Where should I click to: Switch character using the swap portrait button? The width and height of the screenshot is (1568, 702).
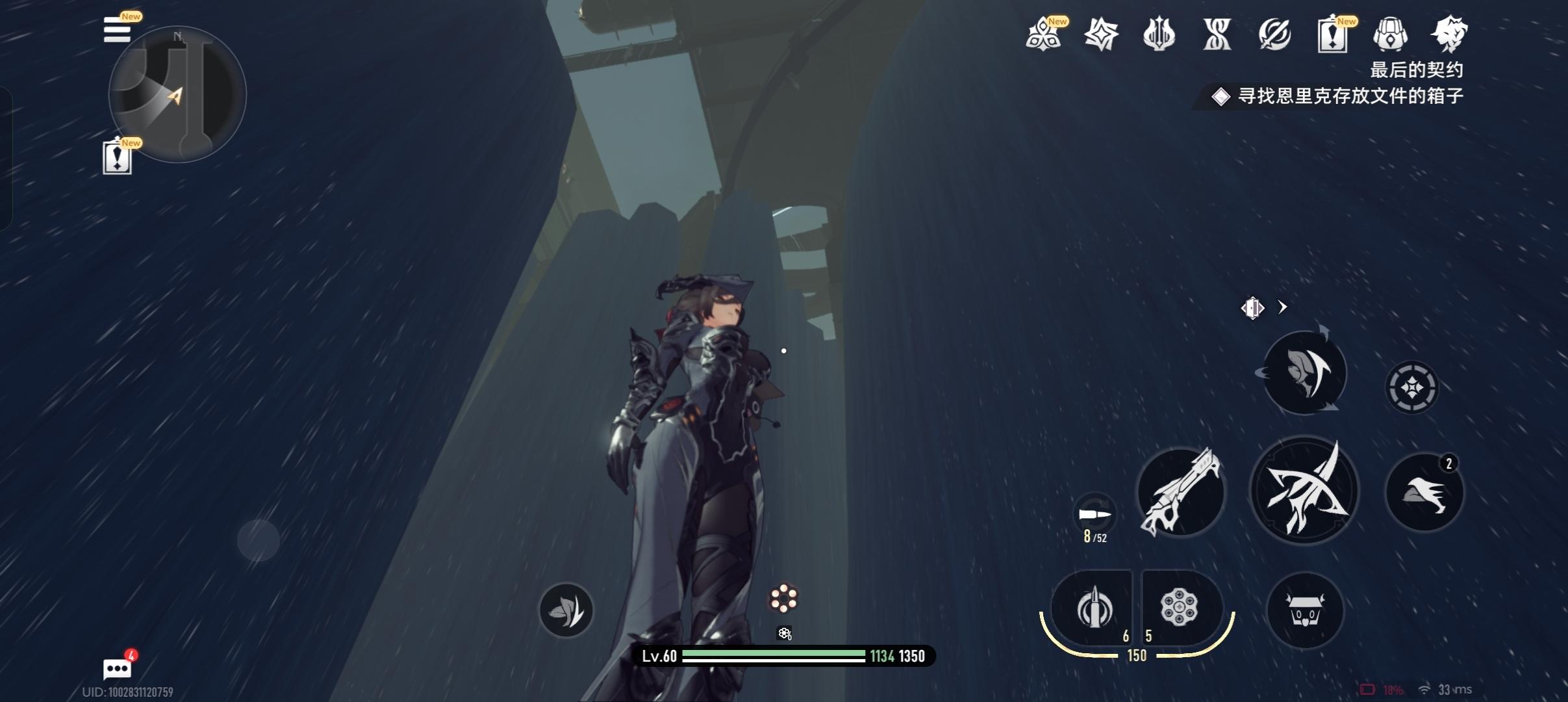coord(1304,372)
